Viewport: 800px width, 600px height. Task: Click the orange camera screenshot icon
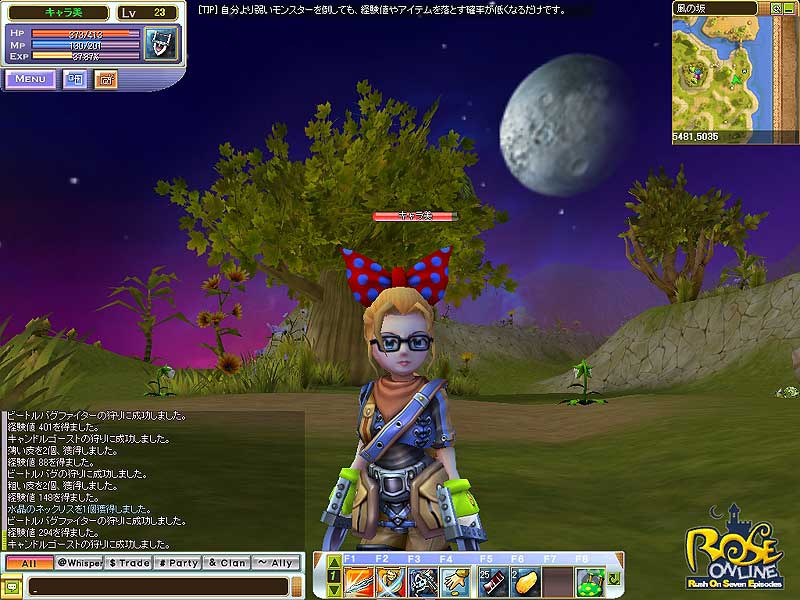click(x=106, y=79)
